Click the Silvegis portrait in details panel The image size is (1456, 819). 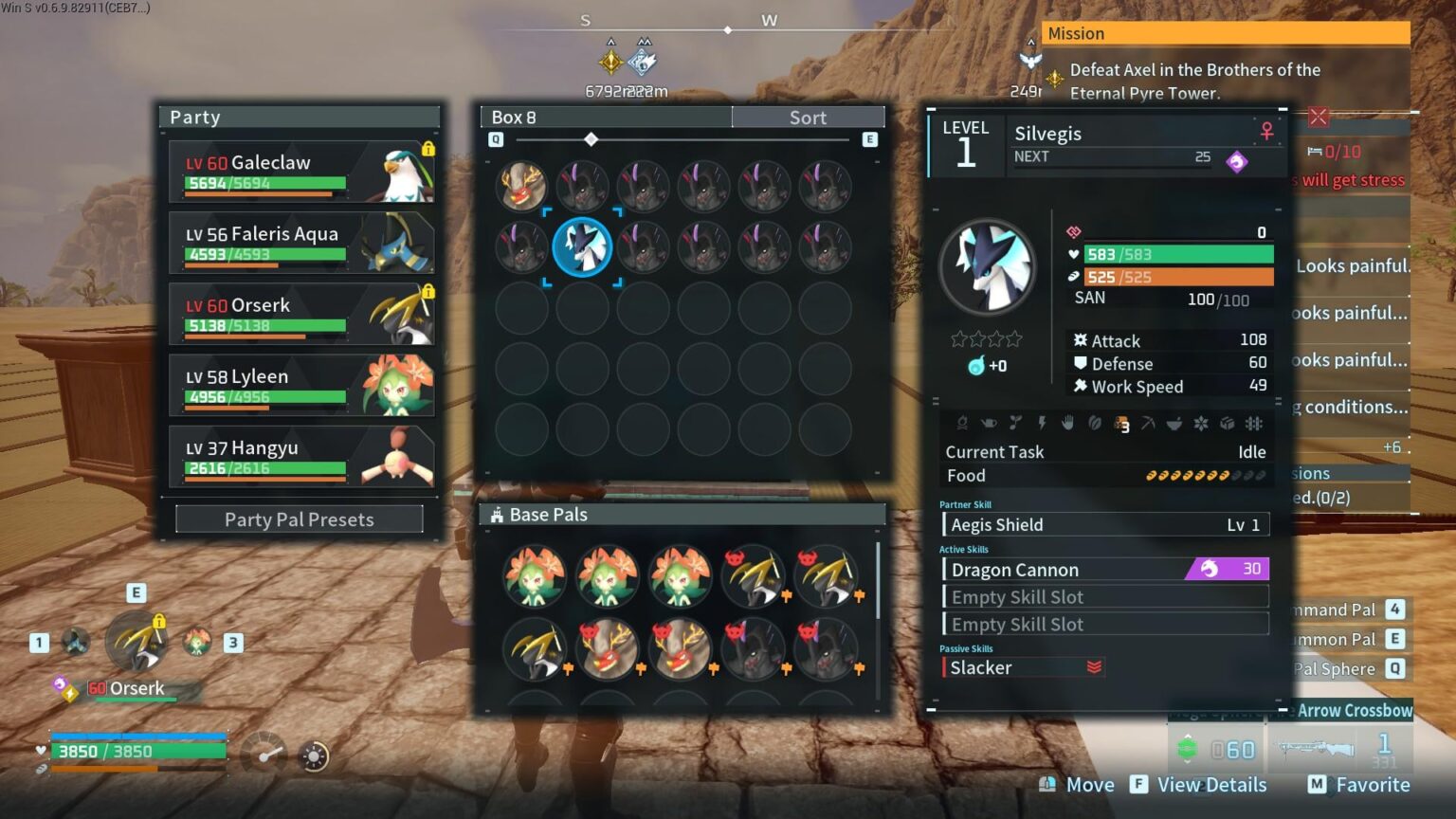(x=987, y=266)
